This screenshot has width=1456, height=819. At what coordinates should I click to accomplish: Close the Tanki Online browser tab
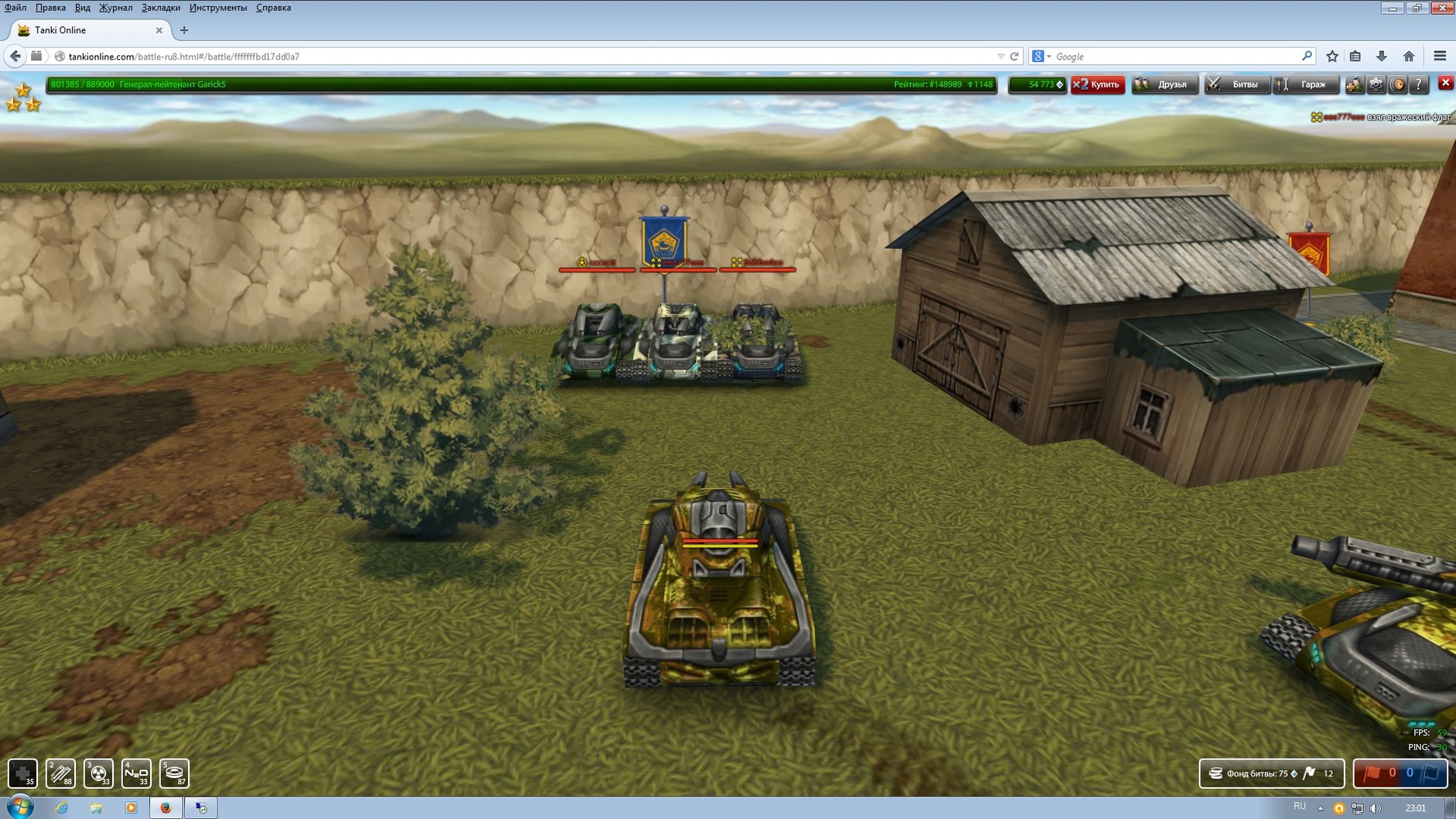[x=159, y=30]
